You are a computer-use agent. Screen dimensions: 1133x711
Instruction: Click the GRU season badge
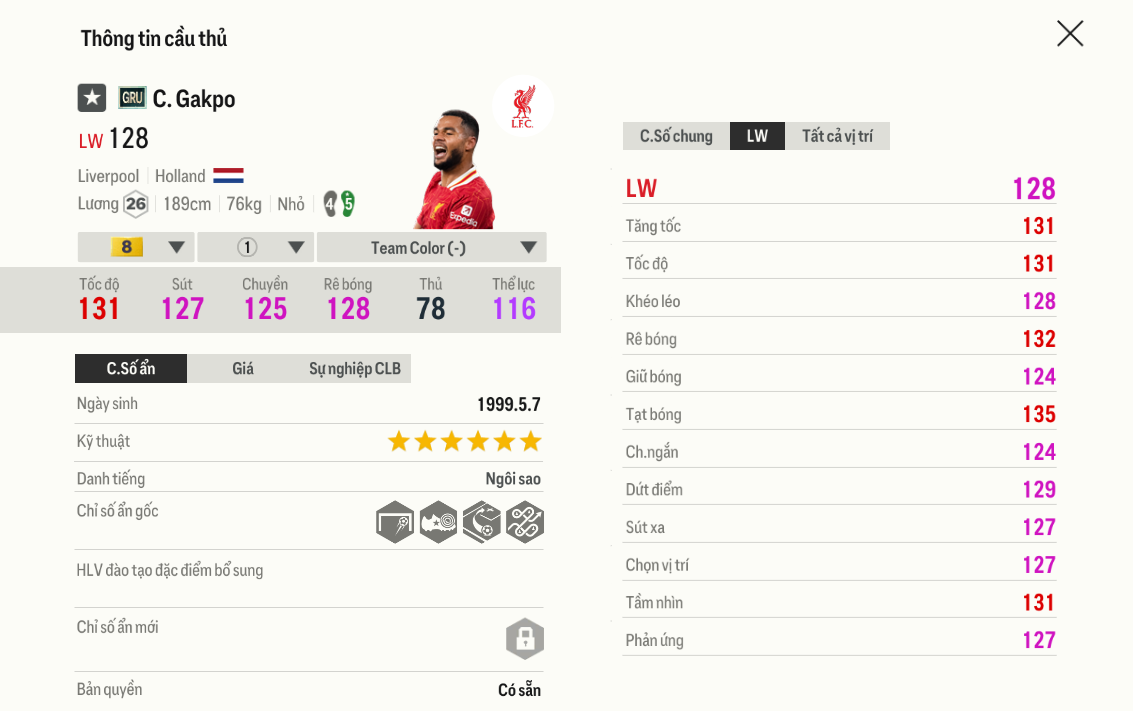click(x=132, y=98)
